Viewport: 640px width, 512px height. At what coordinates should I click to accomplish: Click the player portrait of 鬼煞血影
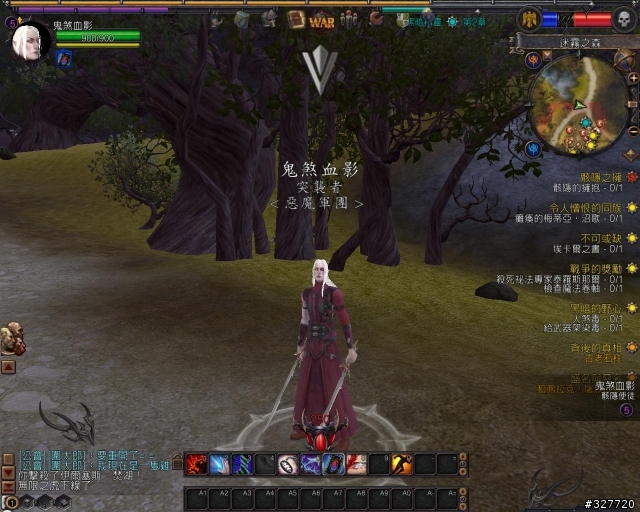[x=31, y=41]
